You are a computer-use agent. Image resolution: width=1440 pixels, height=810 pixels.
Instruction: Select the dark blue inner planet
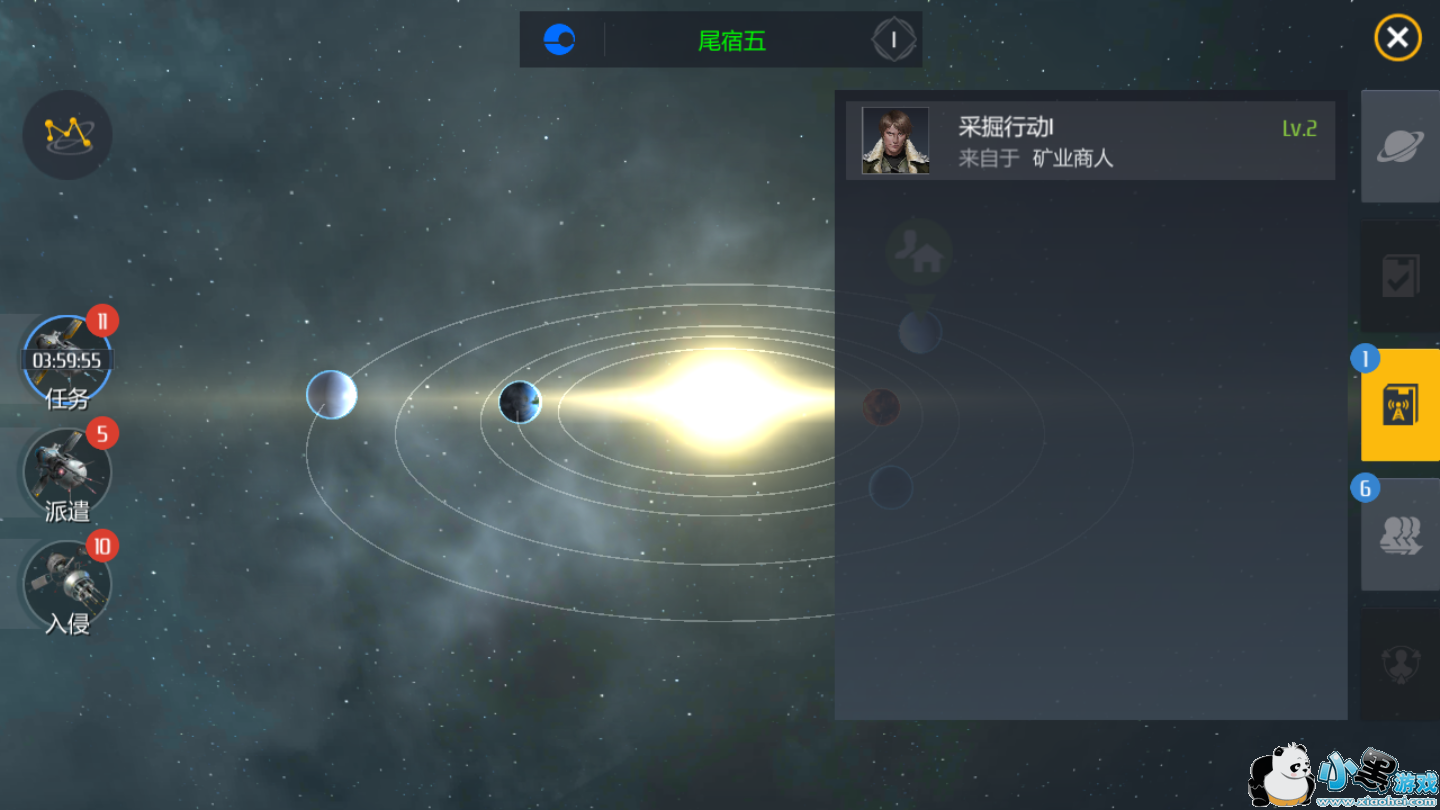[520, 402]
